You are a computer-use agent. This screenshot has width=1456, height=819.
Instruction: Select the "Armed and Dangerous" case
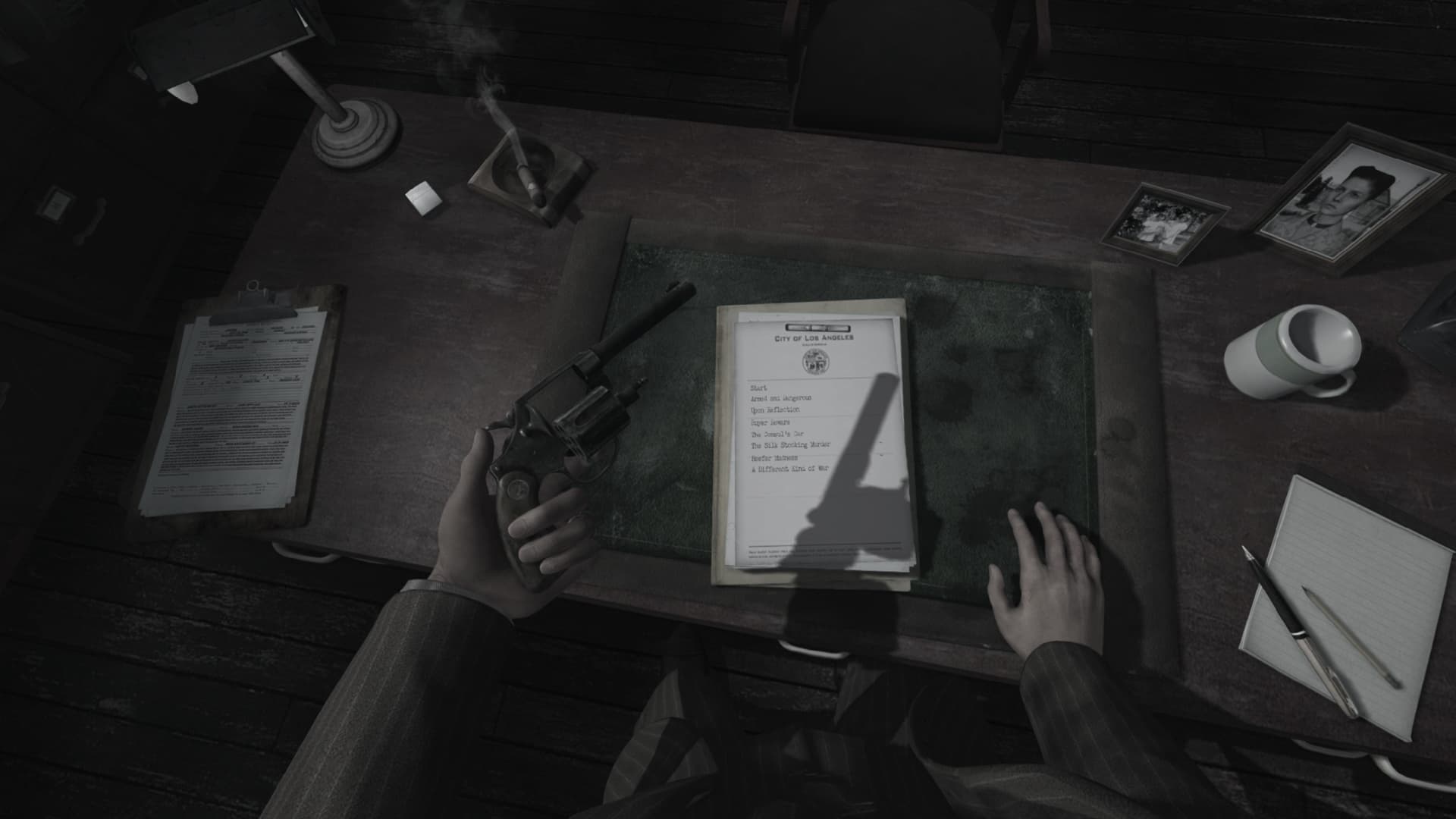click(782, 397)
